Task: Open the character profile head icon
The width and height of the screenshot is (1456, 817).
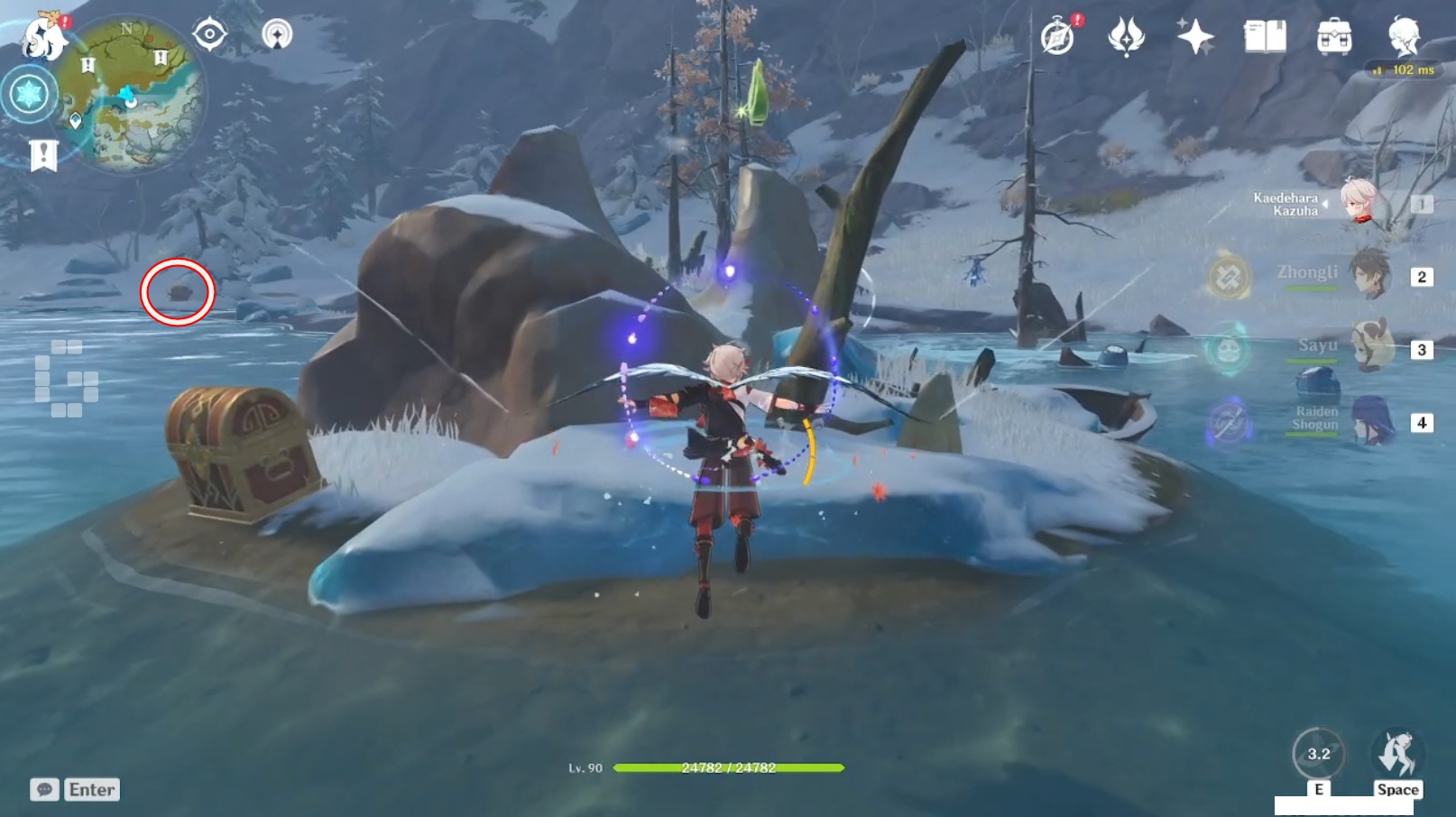Action: (x=1404, y=36)
